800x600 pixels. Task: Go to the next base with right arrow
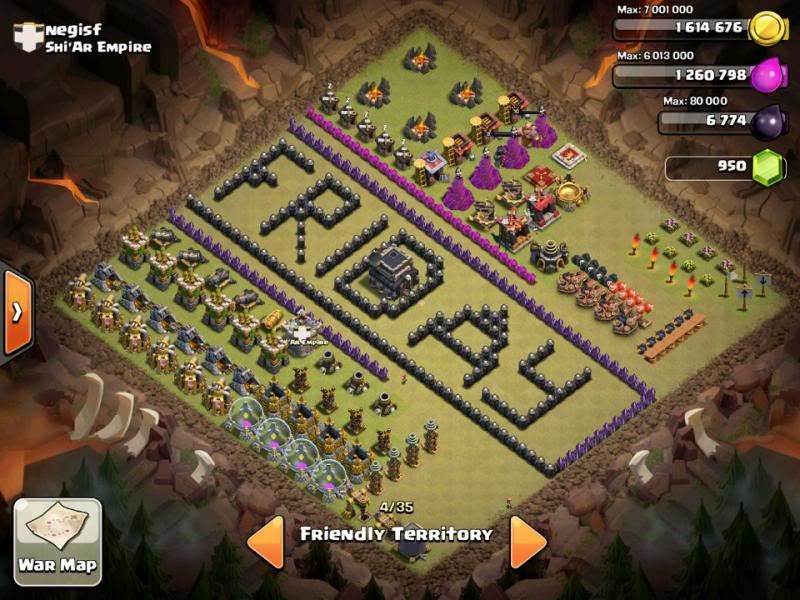(x=527, y=541)
